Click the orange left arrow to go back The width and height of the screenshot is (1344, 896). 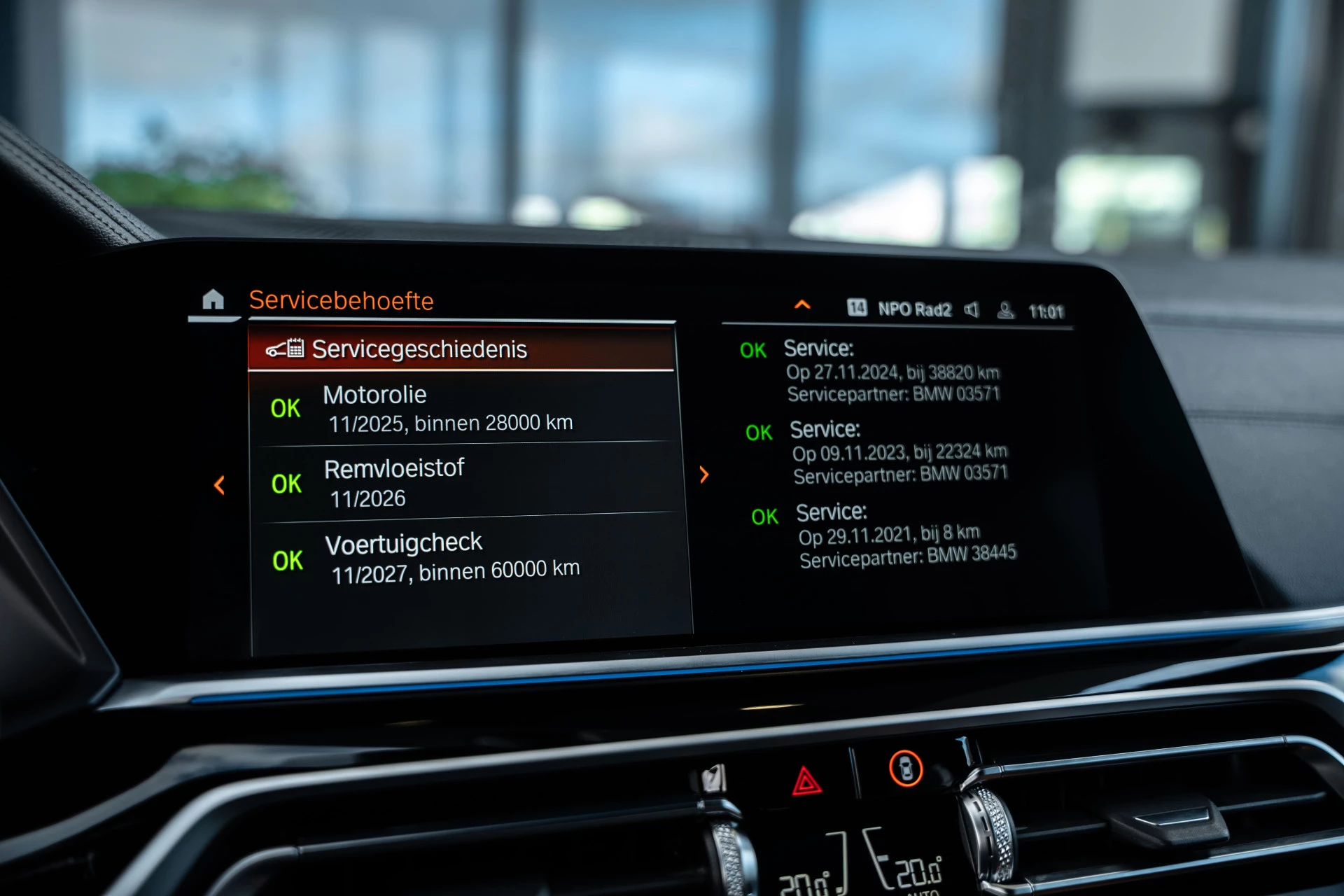[x=220, y=484]
